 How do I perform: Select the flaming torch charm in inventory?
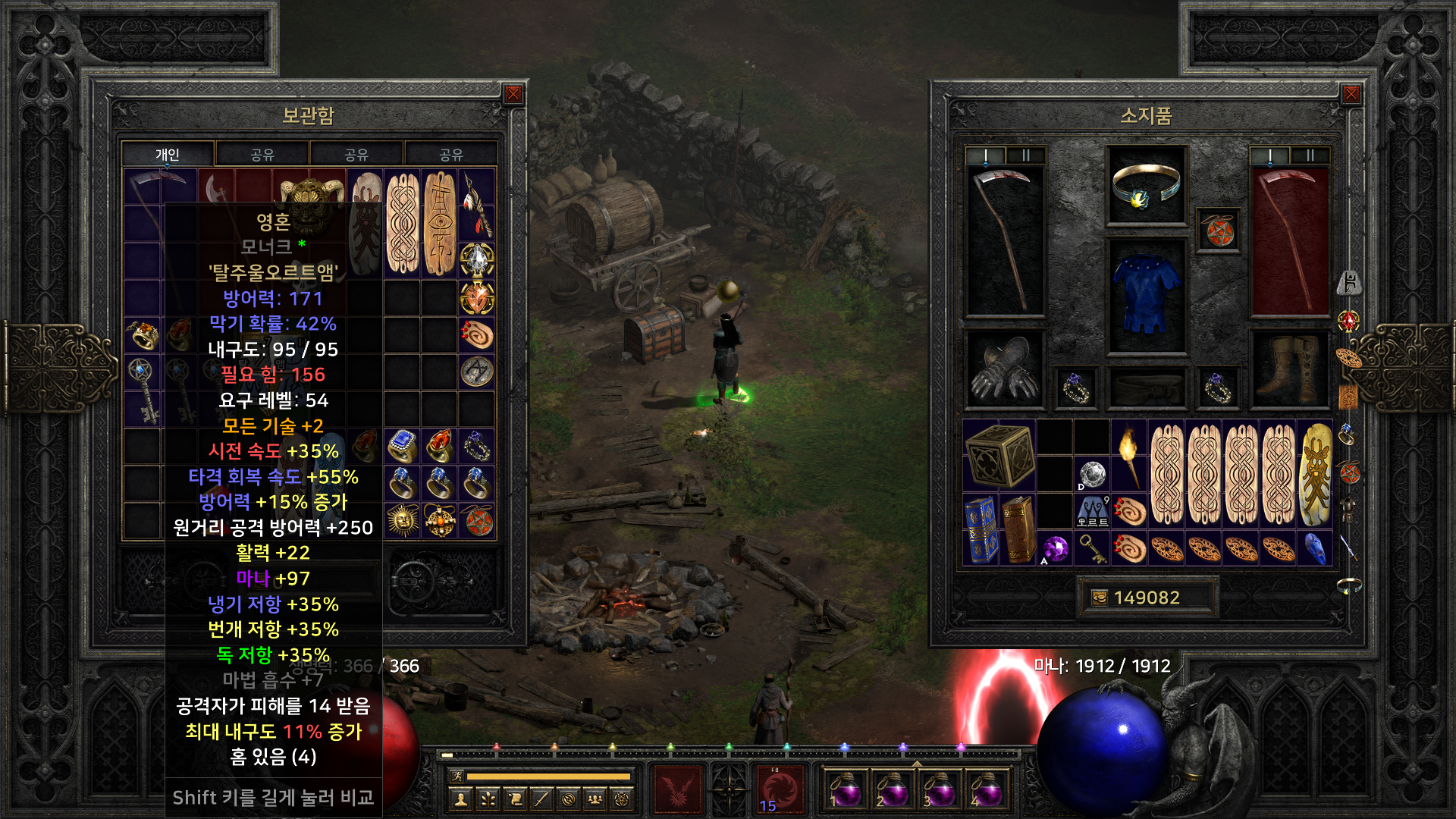(1128, 457)
